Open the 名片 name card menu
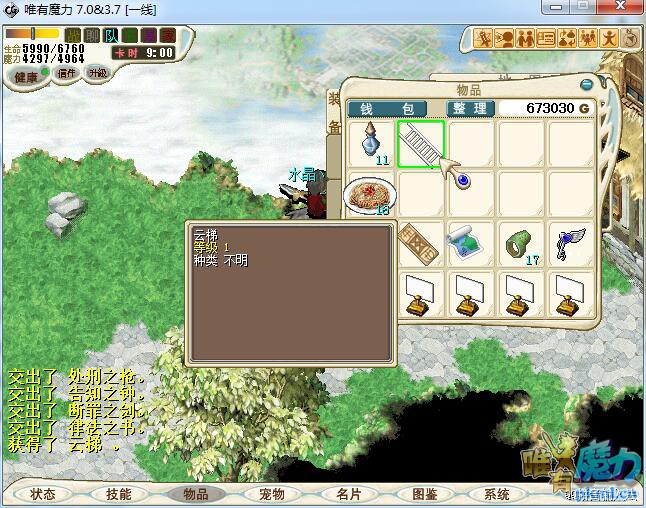Image resolution: width=646 pixels, height=508 pixels. pos(348,494)
